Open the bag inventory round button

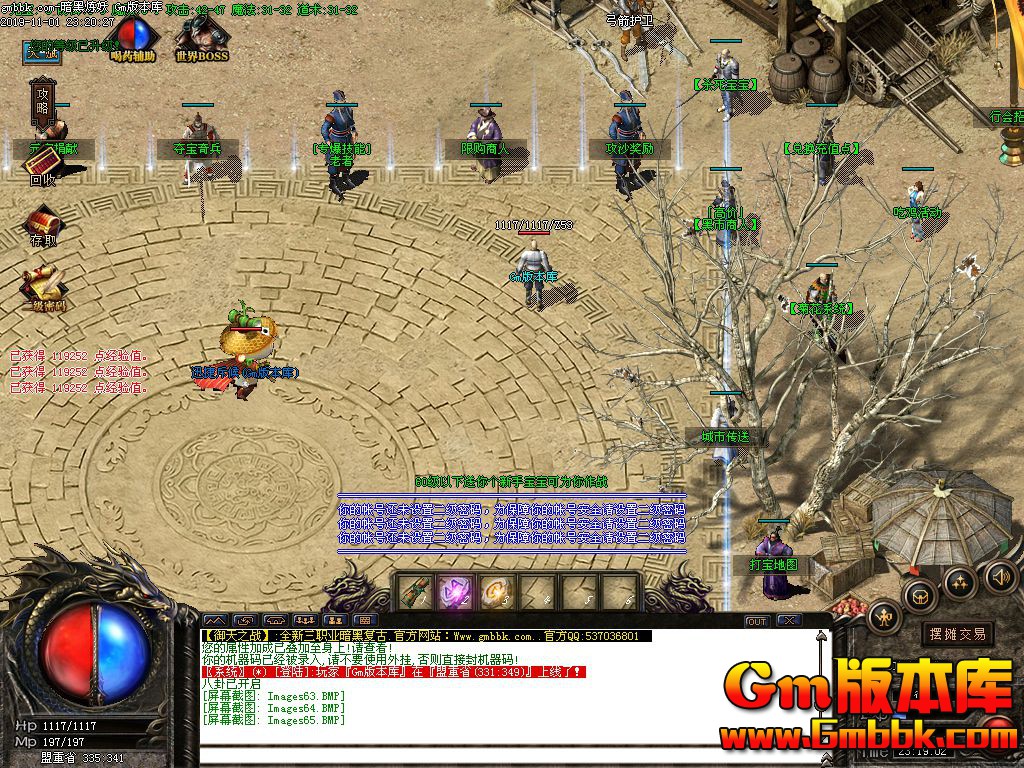point(919,597)
